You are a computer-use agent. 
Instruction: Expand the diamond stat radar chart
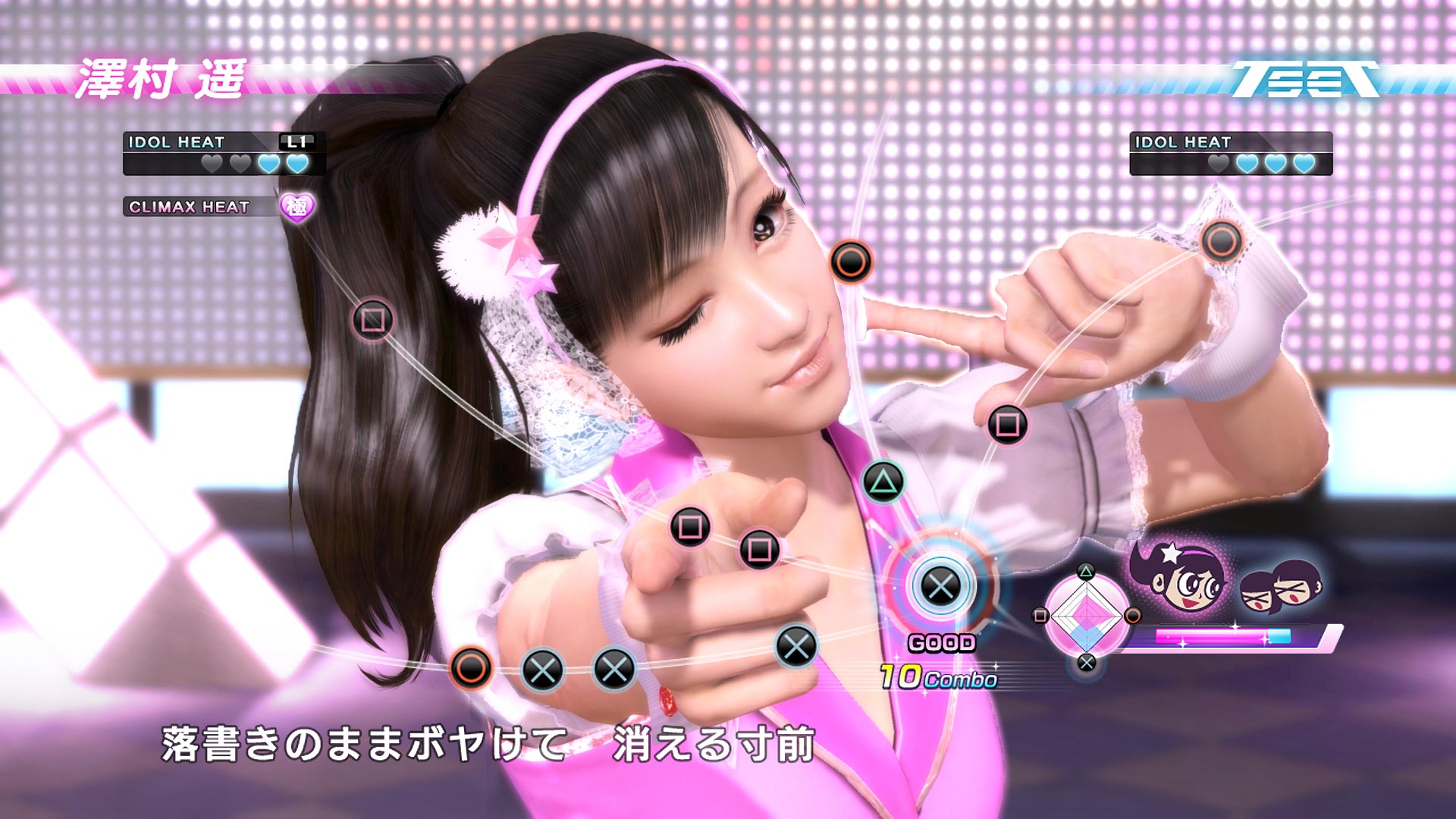pos(1086,616)
